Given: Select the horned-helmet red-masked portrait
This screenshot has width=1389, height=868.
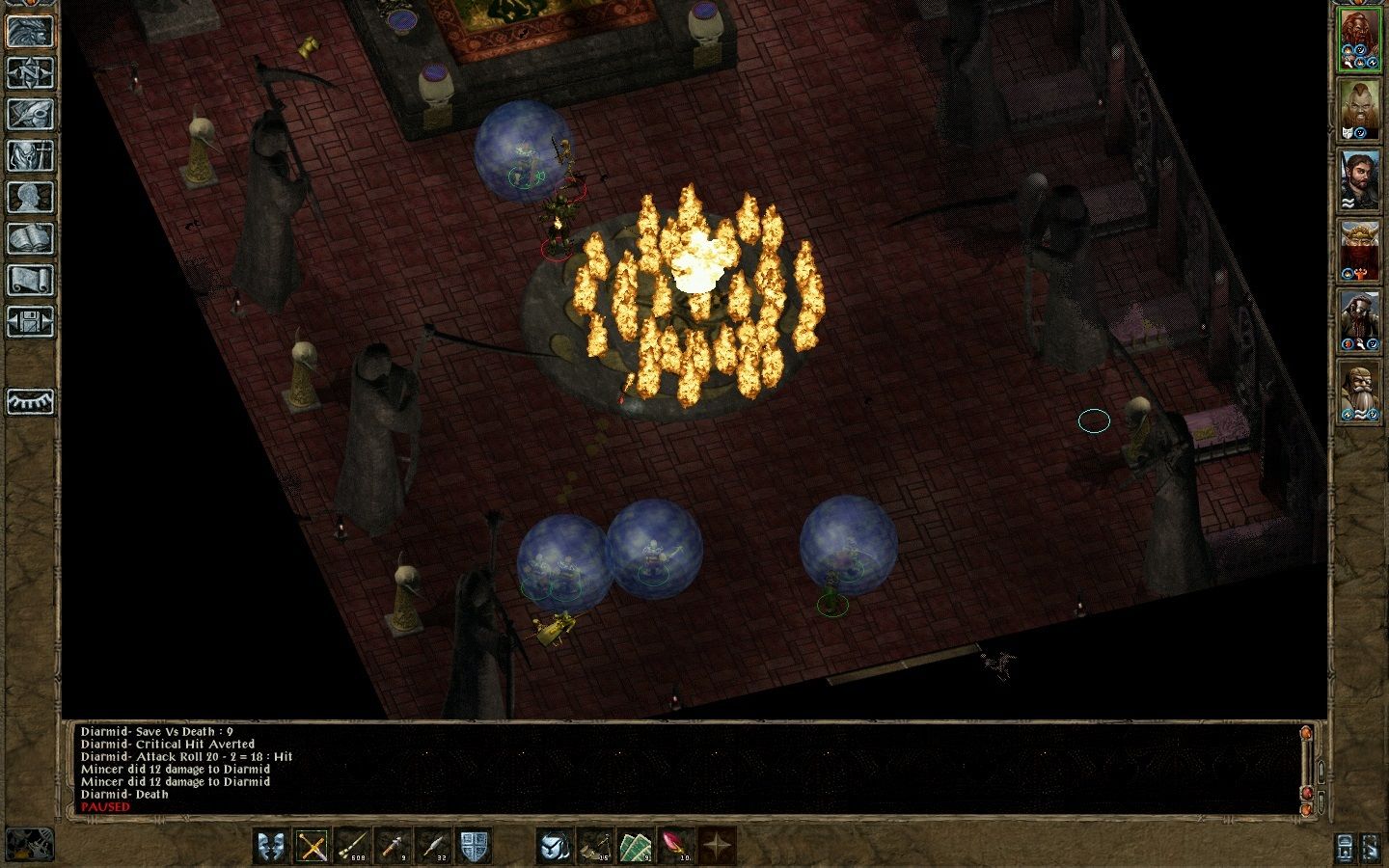Looking at the screenshot, I should 1359,252.
